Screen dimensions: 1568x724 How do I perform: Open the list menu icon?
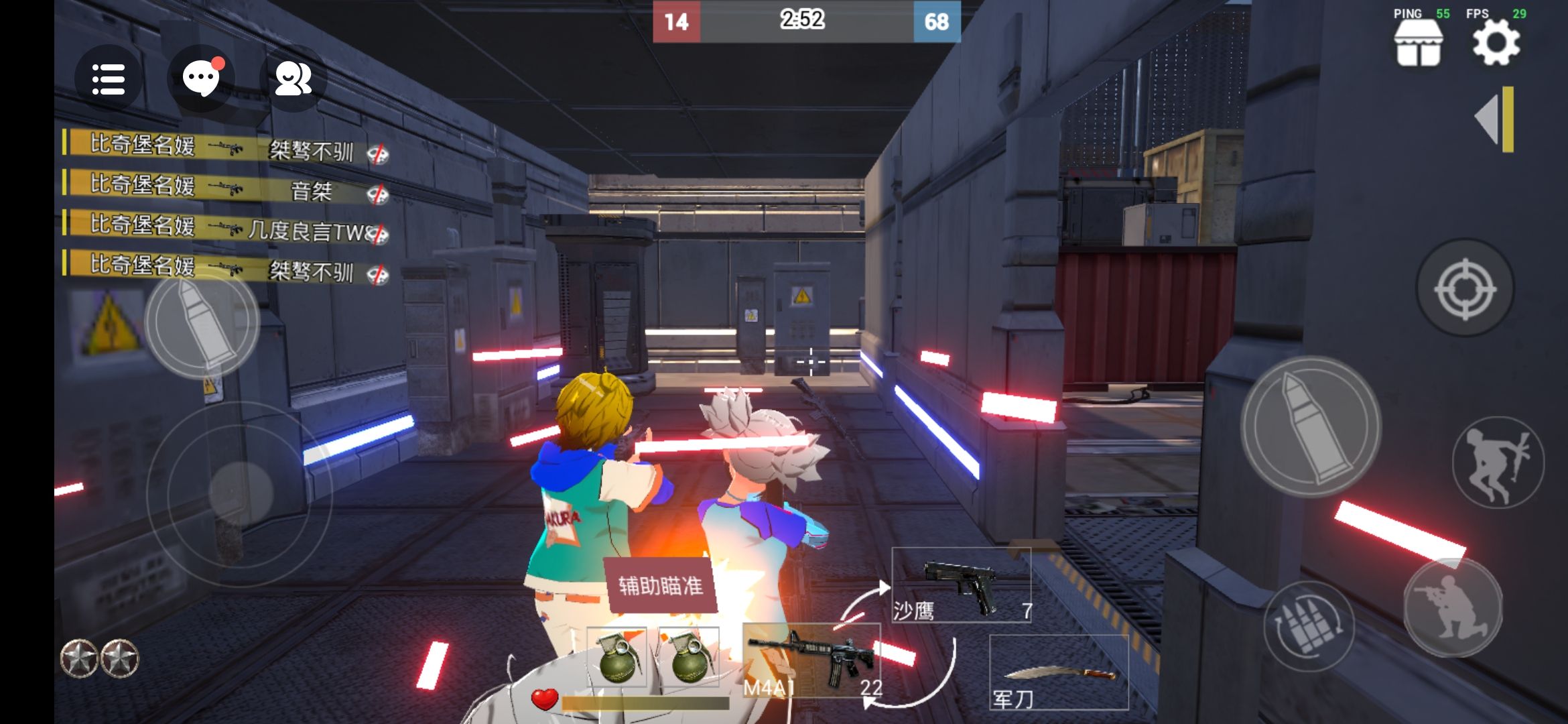point(108,79)
